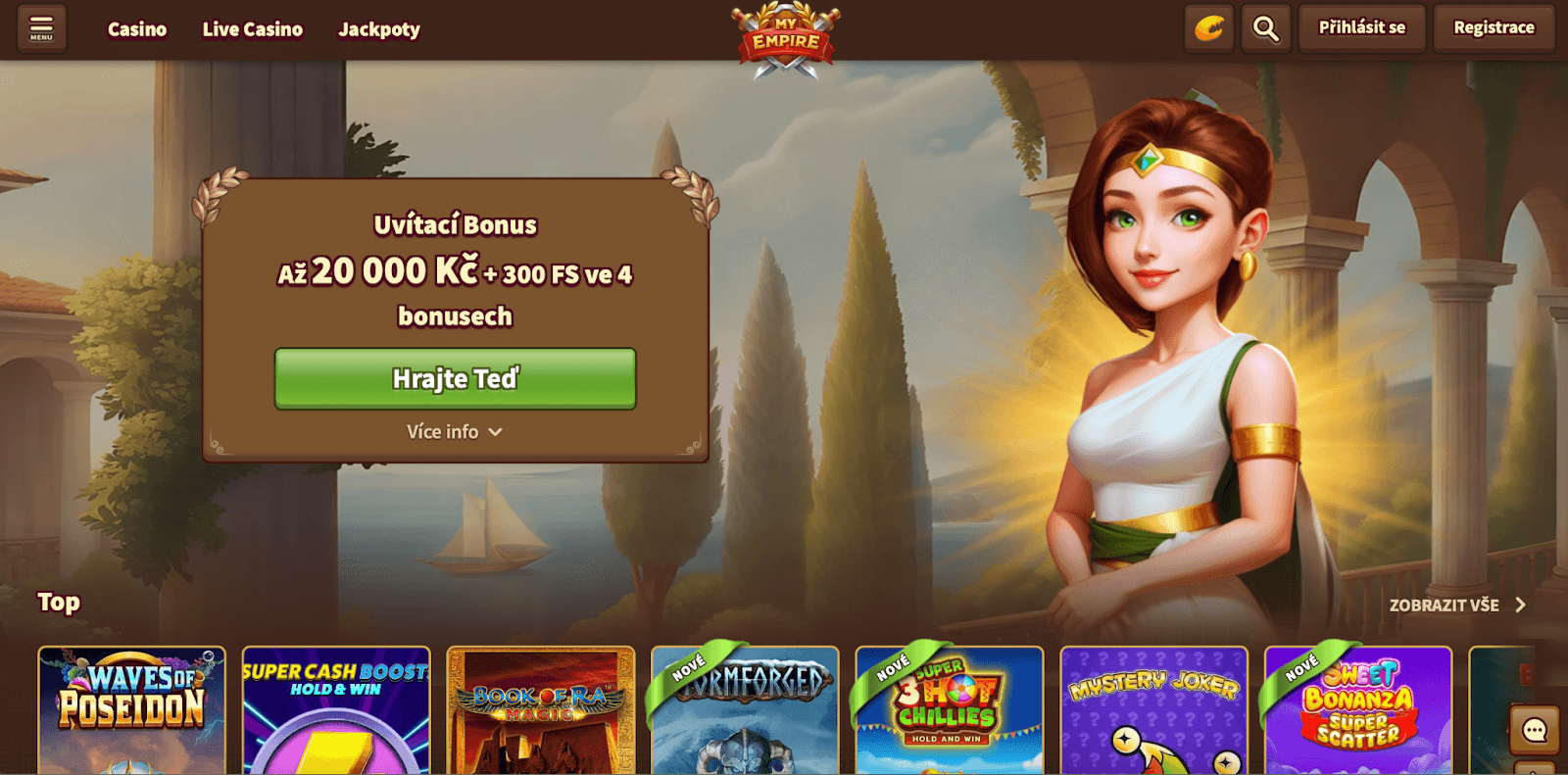1568x775 pixels.
Task: Go to the Casino section
Action: [x=137, y=29]
